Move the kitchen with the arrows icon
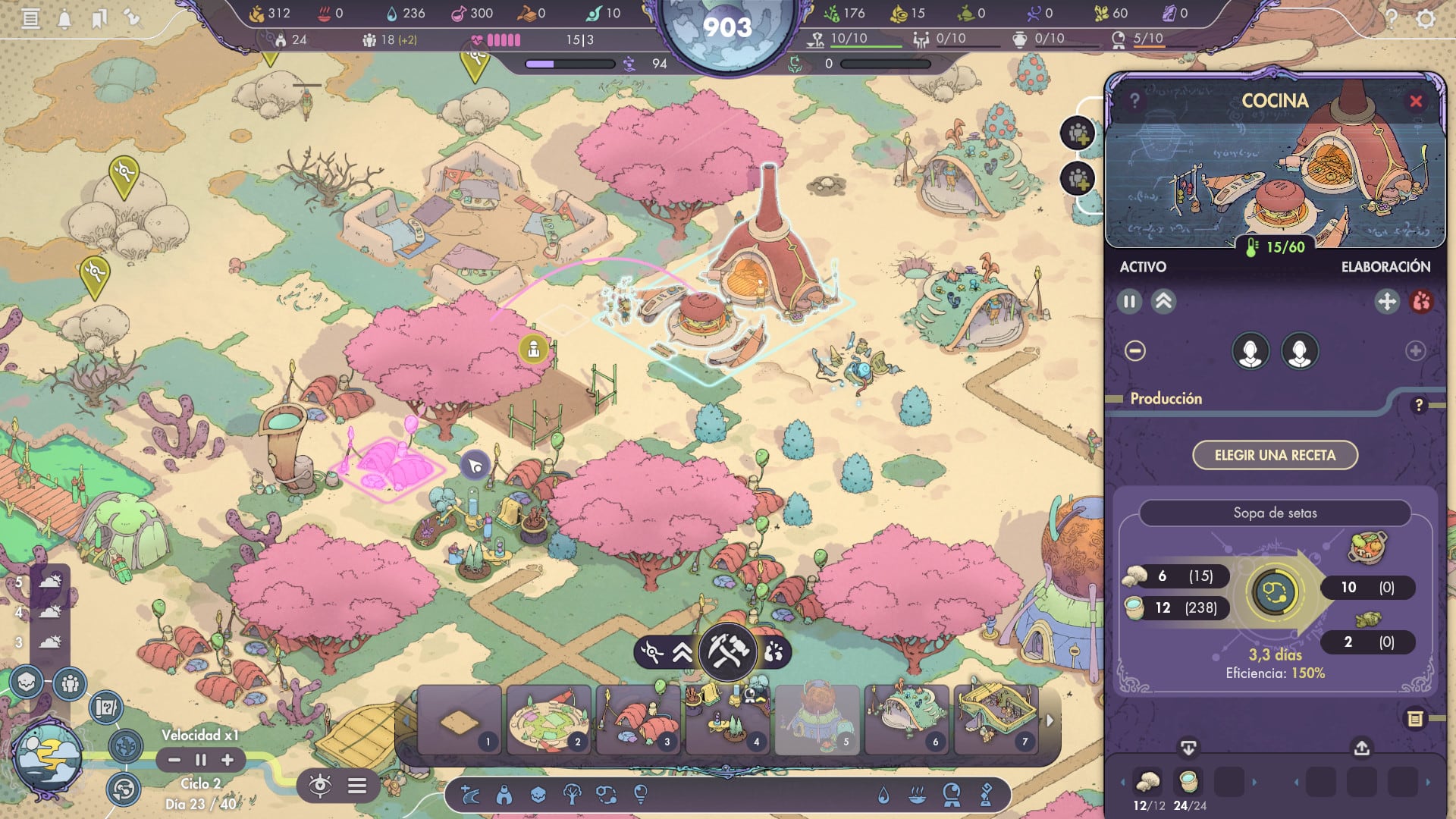The image size is (1456, 819). (1386, 302)
